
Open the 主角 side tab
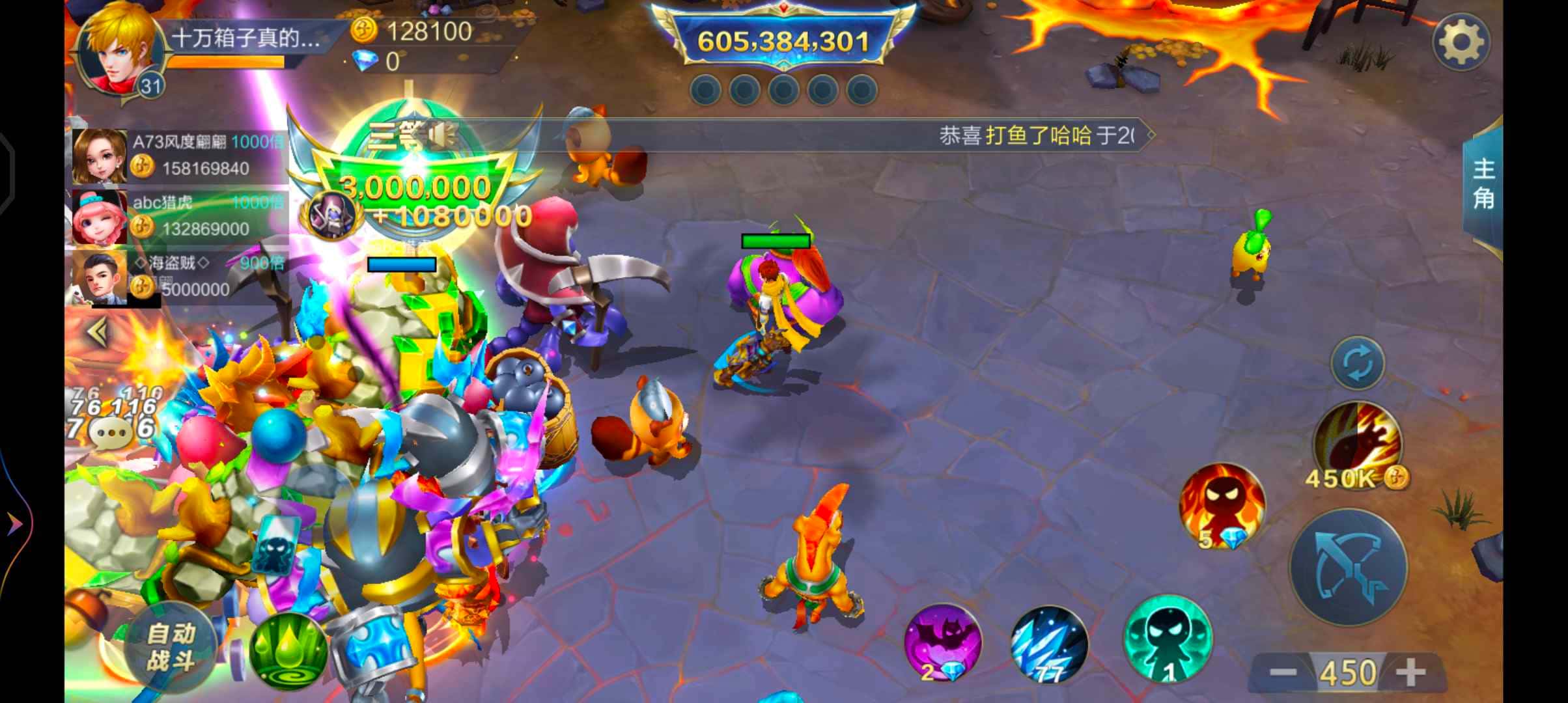pyautogui.click(x=1483, y=184)
